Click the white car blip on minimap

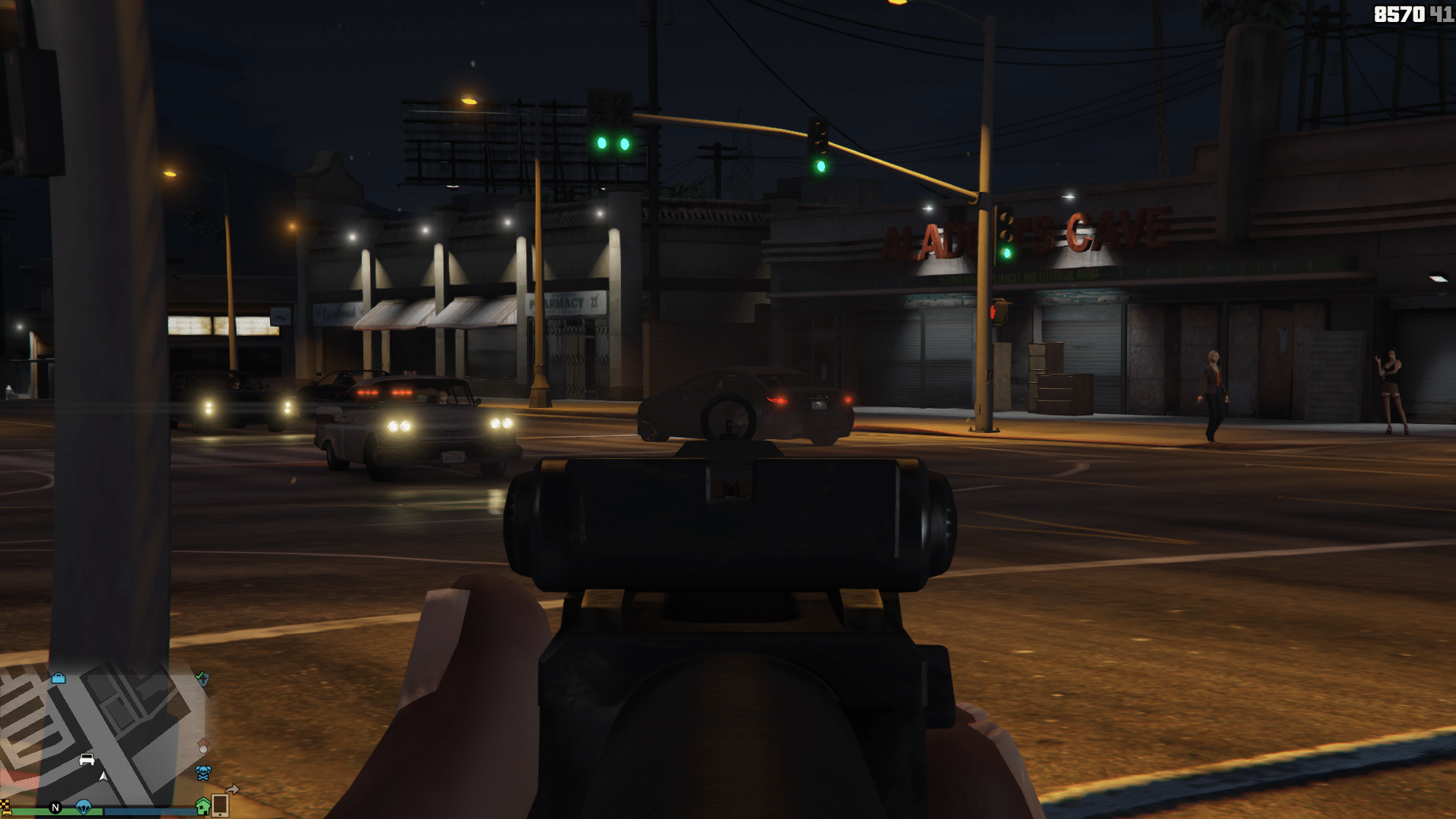click(87, 759)
